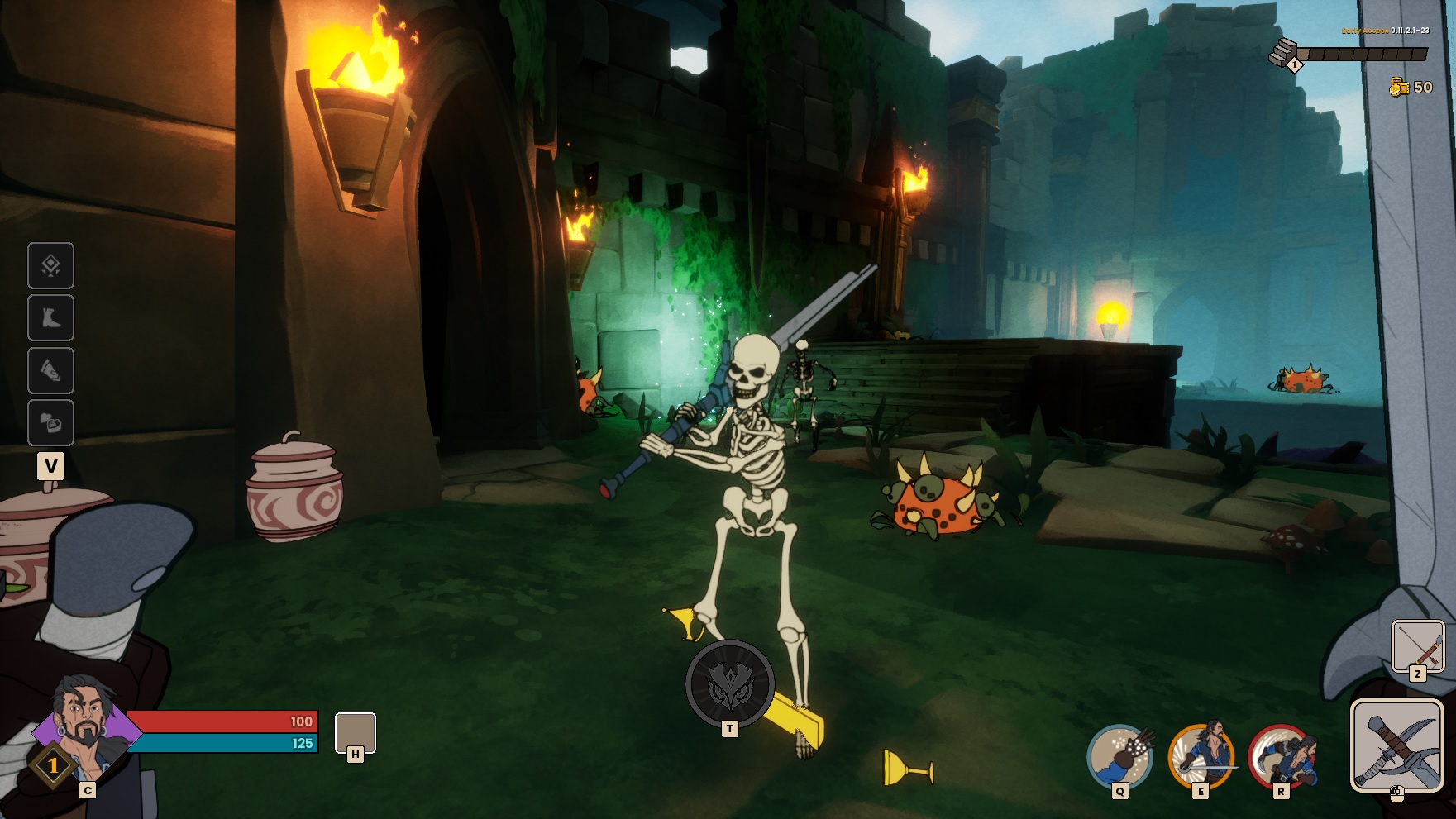Activate the owl mask ultimate ability
1456x819 pixels.
(729, 683)
